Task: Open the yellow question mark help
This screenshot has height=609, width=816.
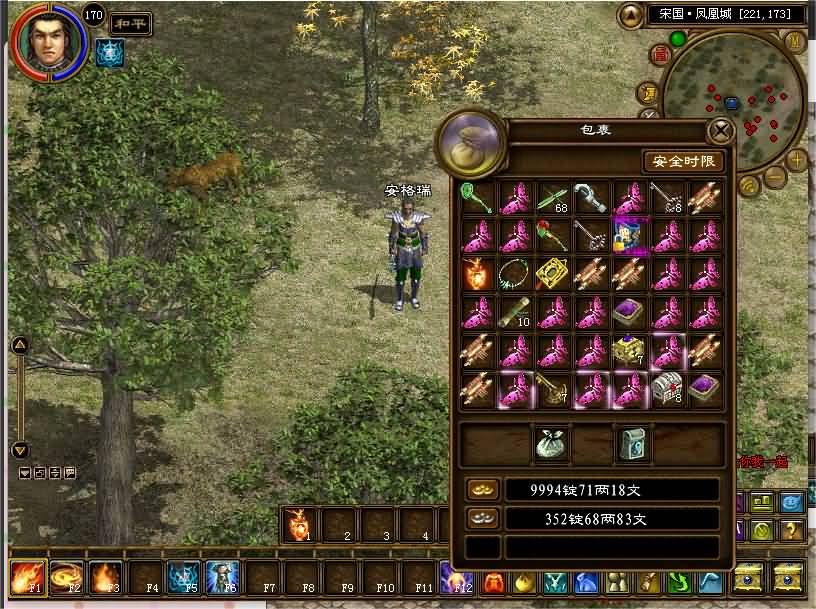Action: tap(790, 530)
